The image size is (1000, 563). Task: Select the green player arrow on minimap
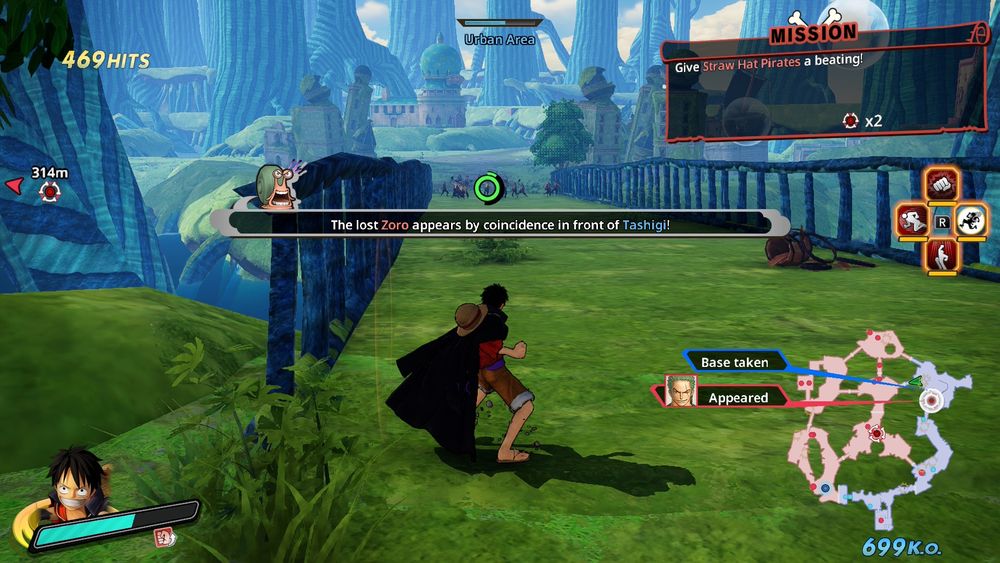pos(913,382)
